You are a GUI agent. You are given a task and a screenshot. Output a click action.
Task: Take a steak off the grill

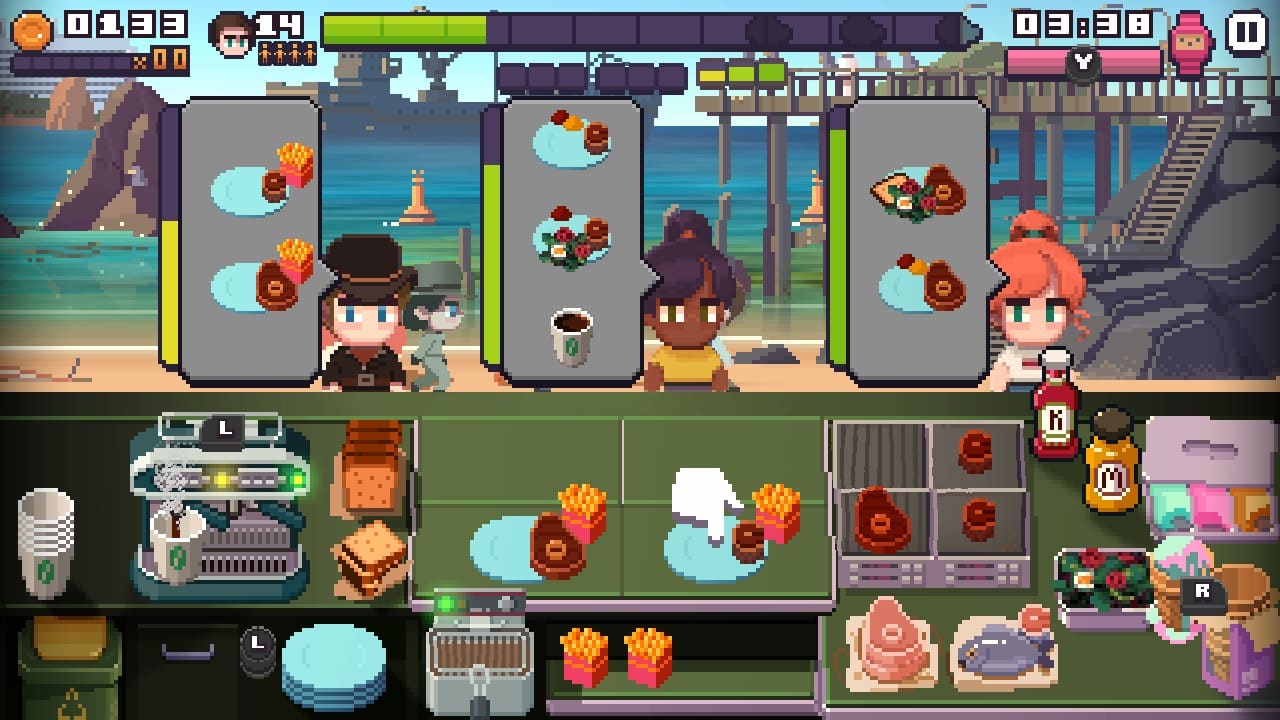pos(880,520)
